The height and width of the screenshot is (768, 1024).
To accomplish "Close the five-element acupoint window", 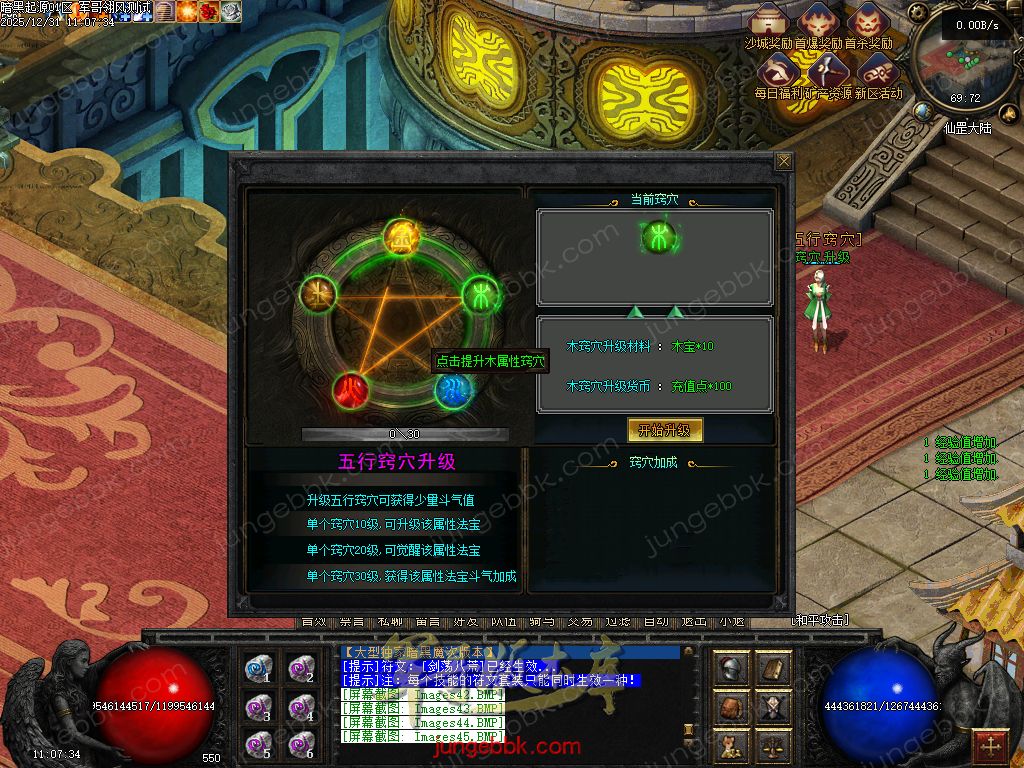I will pos(784,161).
